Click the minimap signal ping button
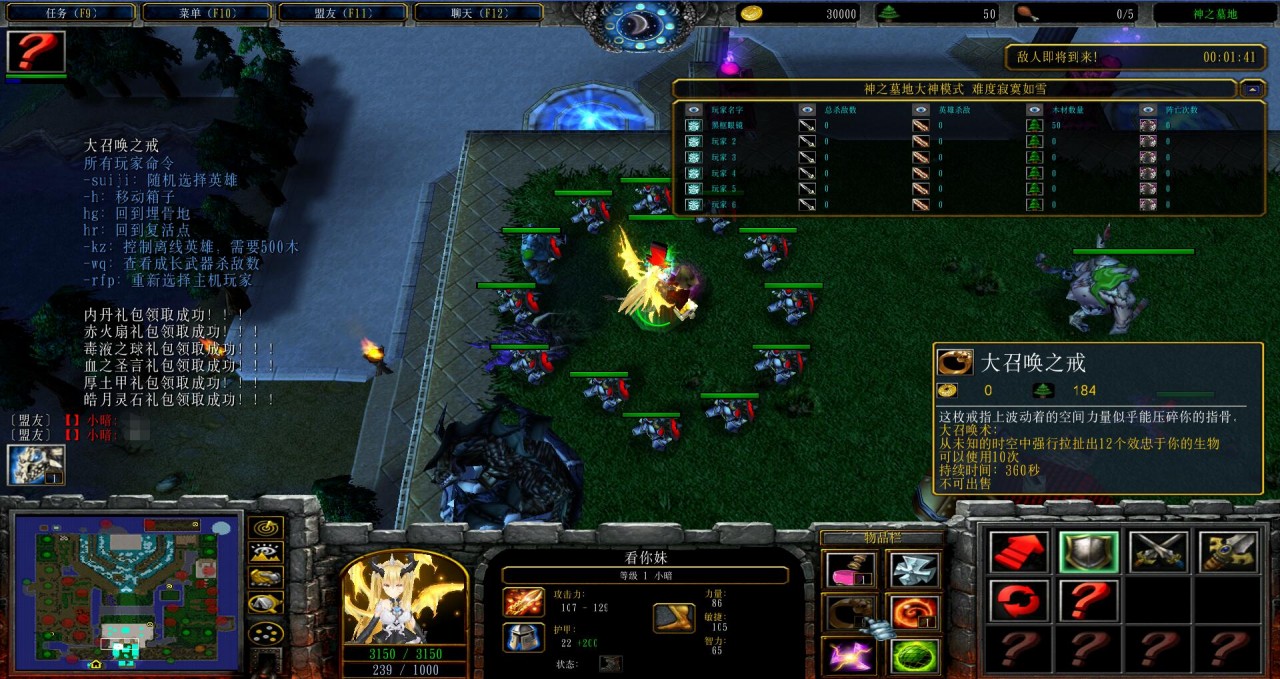Viewport: 1280px width, 679px height. click(x=266, y=527)
